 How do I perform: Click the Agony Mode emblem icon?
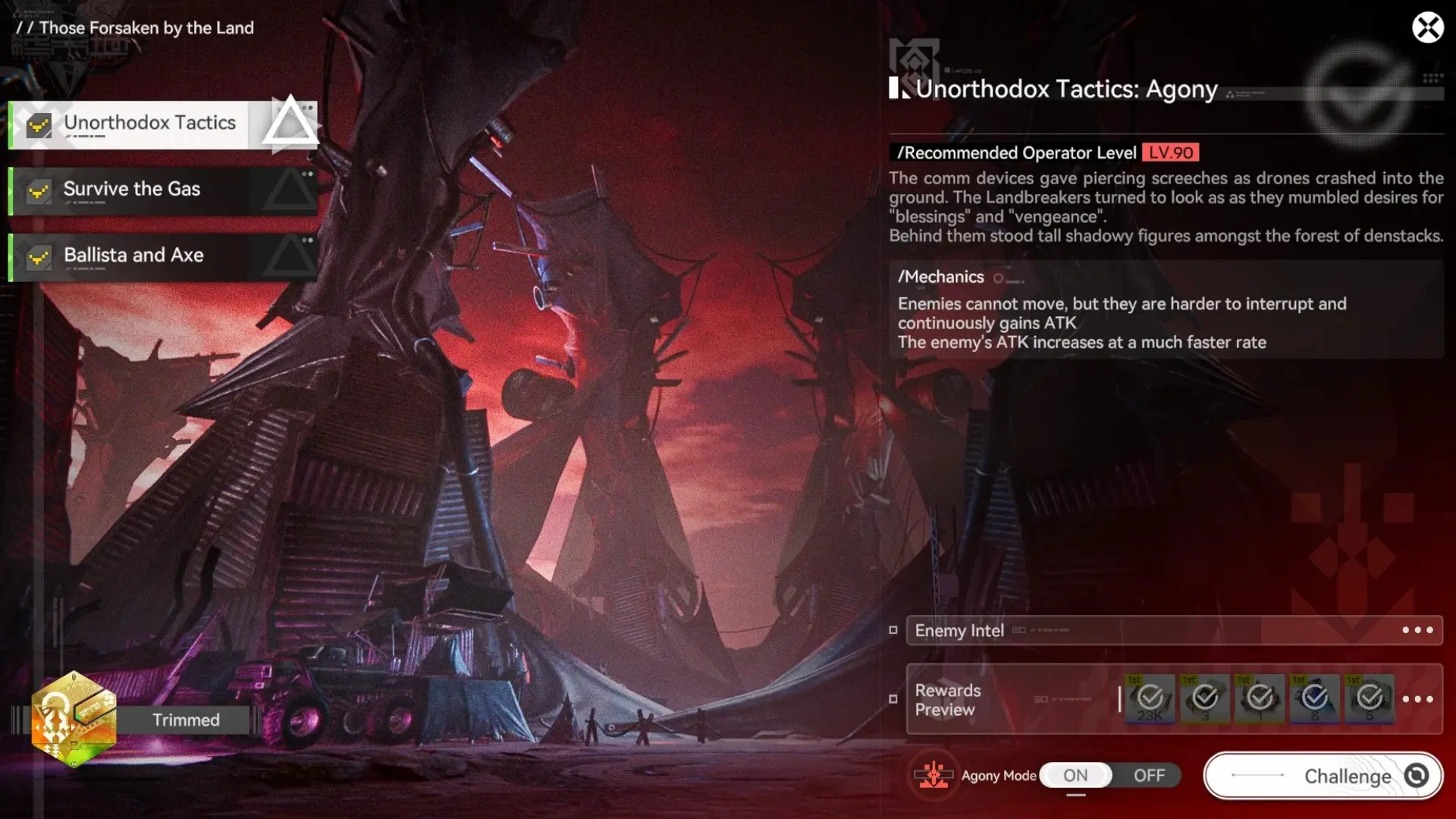pos(934,775)
